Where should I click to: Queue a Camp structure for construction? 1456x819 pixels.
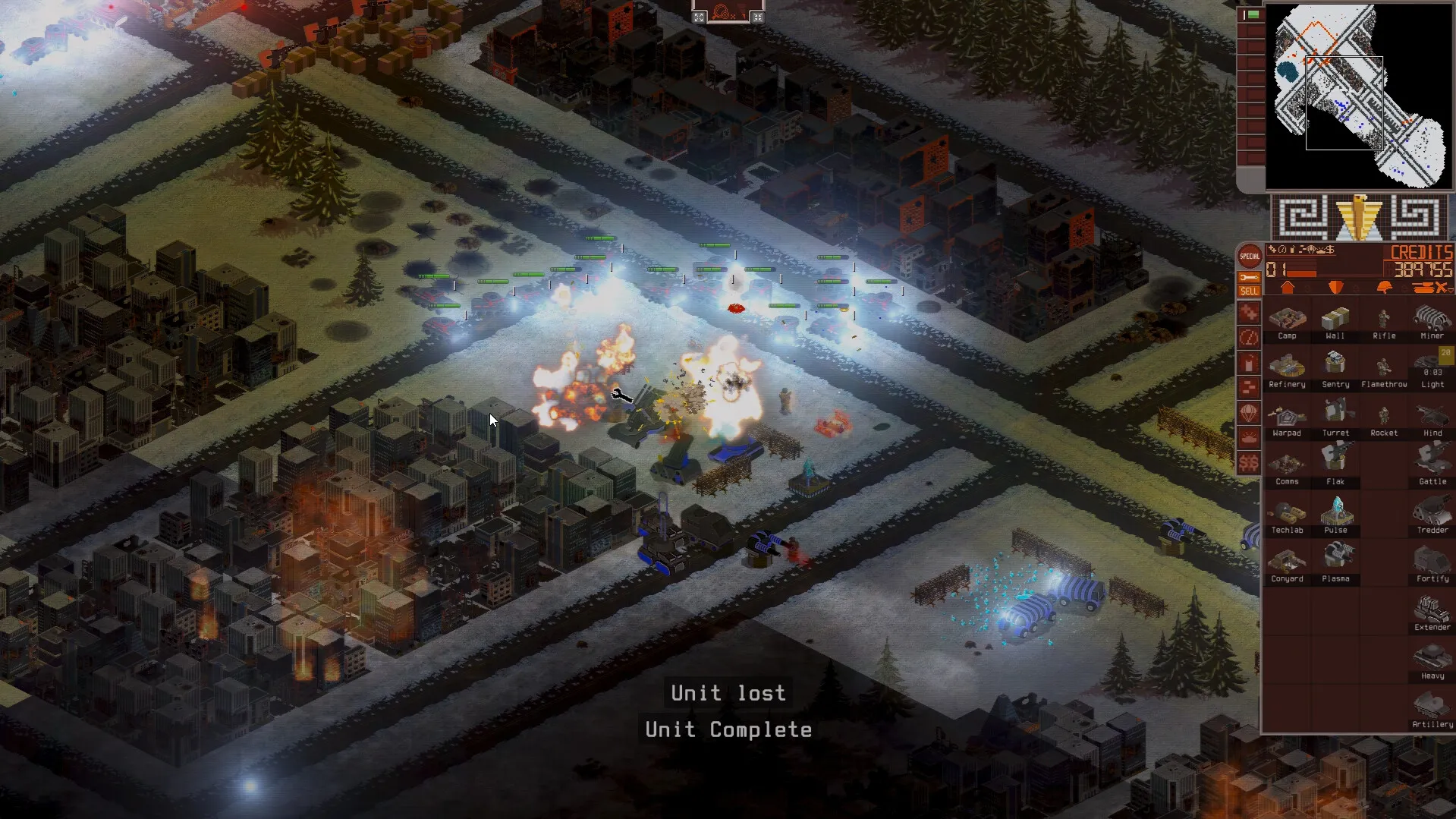pos(1288,319)
